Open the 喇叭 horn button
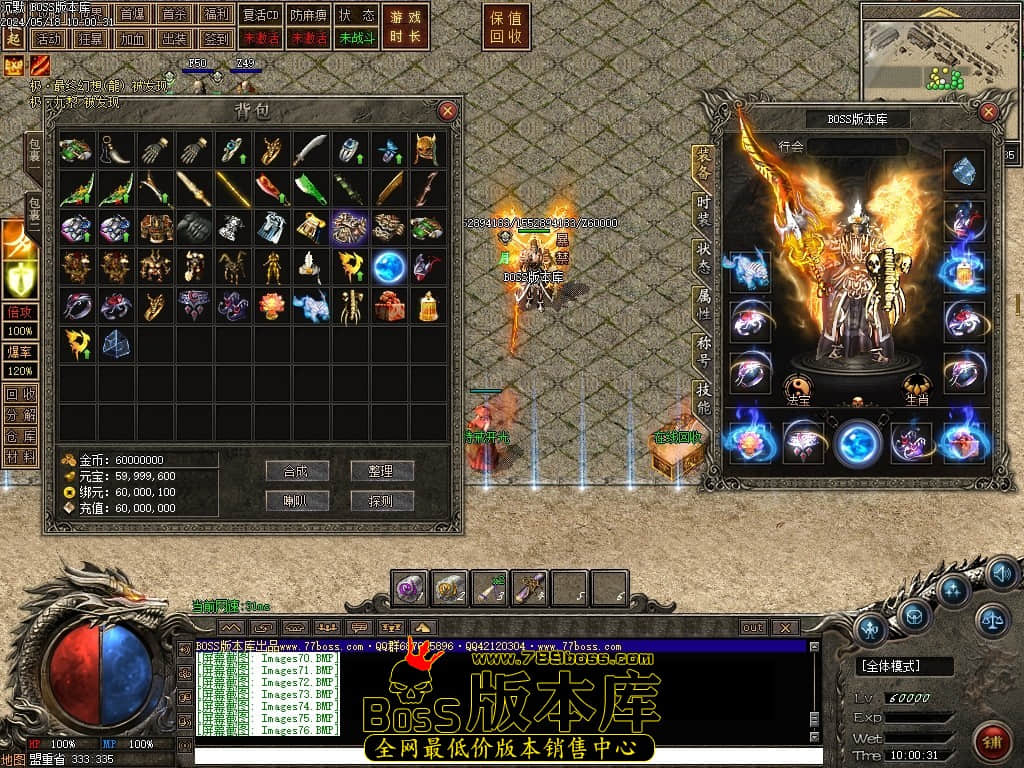Viewport: 1024px width, 768px height. [x=297, y=501]
